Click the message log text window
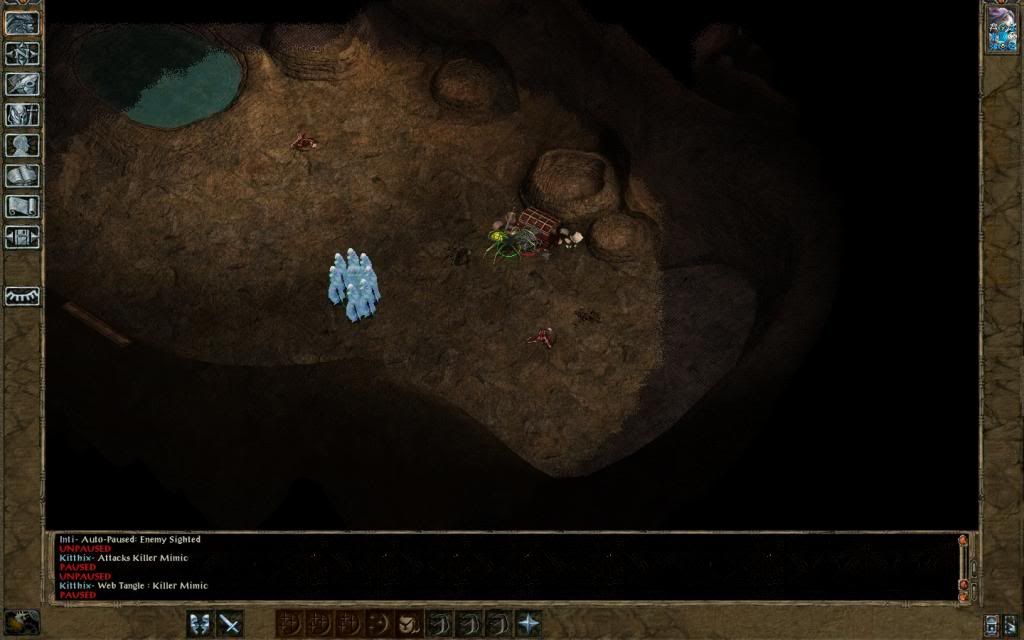The image size is (1024, 640). coord(500,567)
